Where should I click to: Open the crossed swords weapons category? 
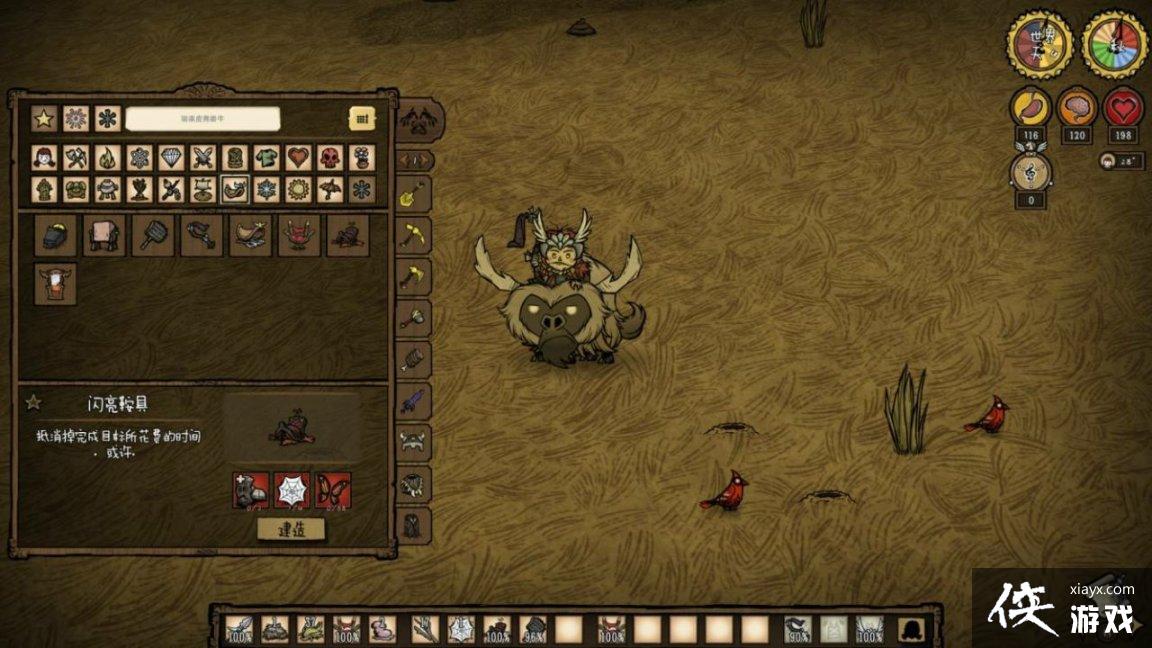click(x=203, y=158)
